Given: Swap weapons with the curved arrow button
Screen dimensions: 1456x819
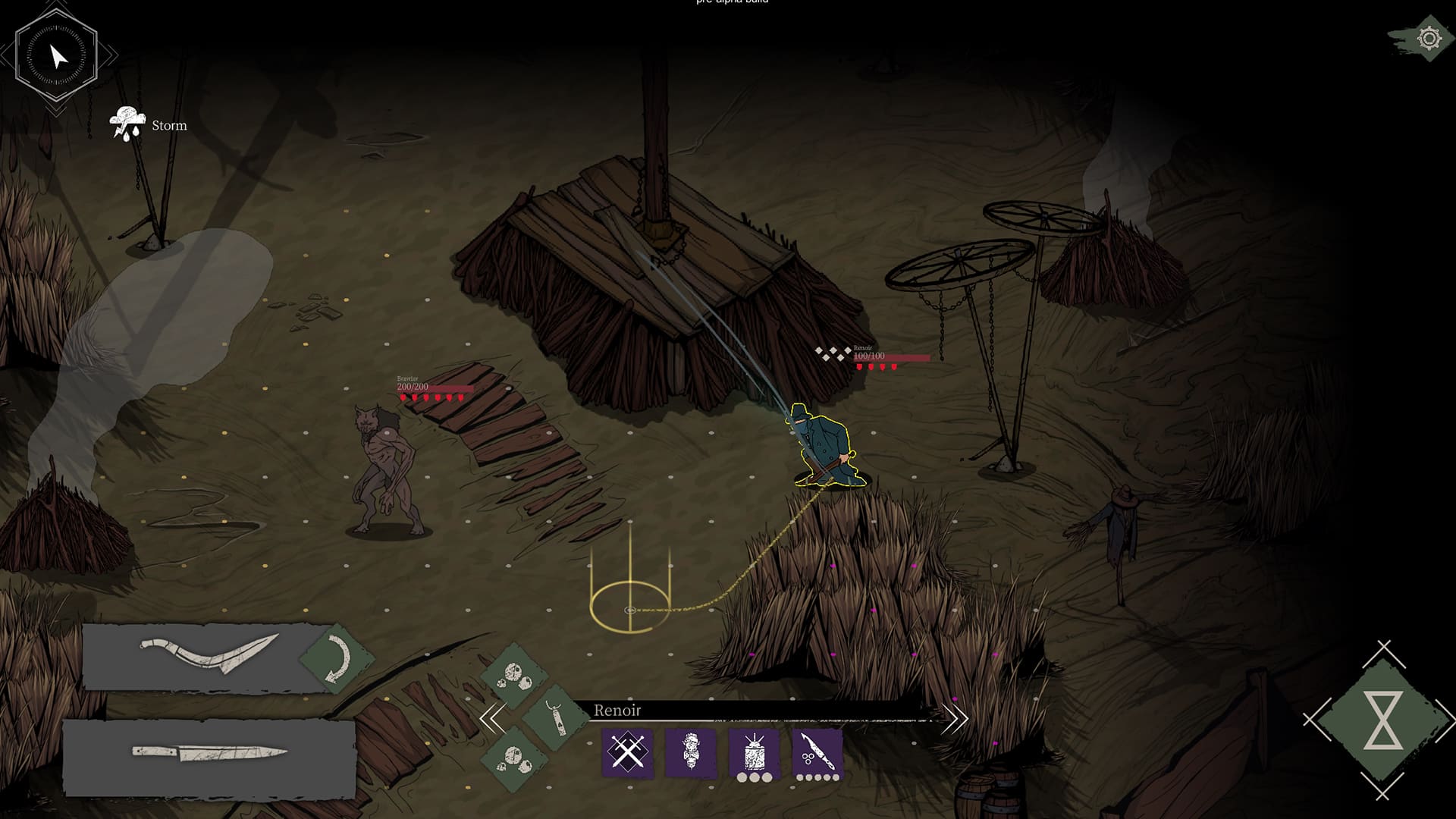Looking at the screenshot, I should 337,657.
